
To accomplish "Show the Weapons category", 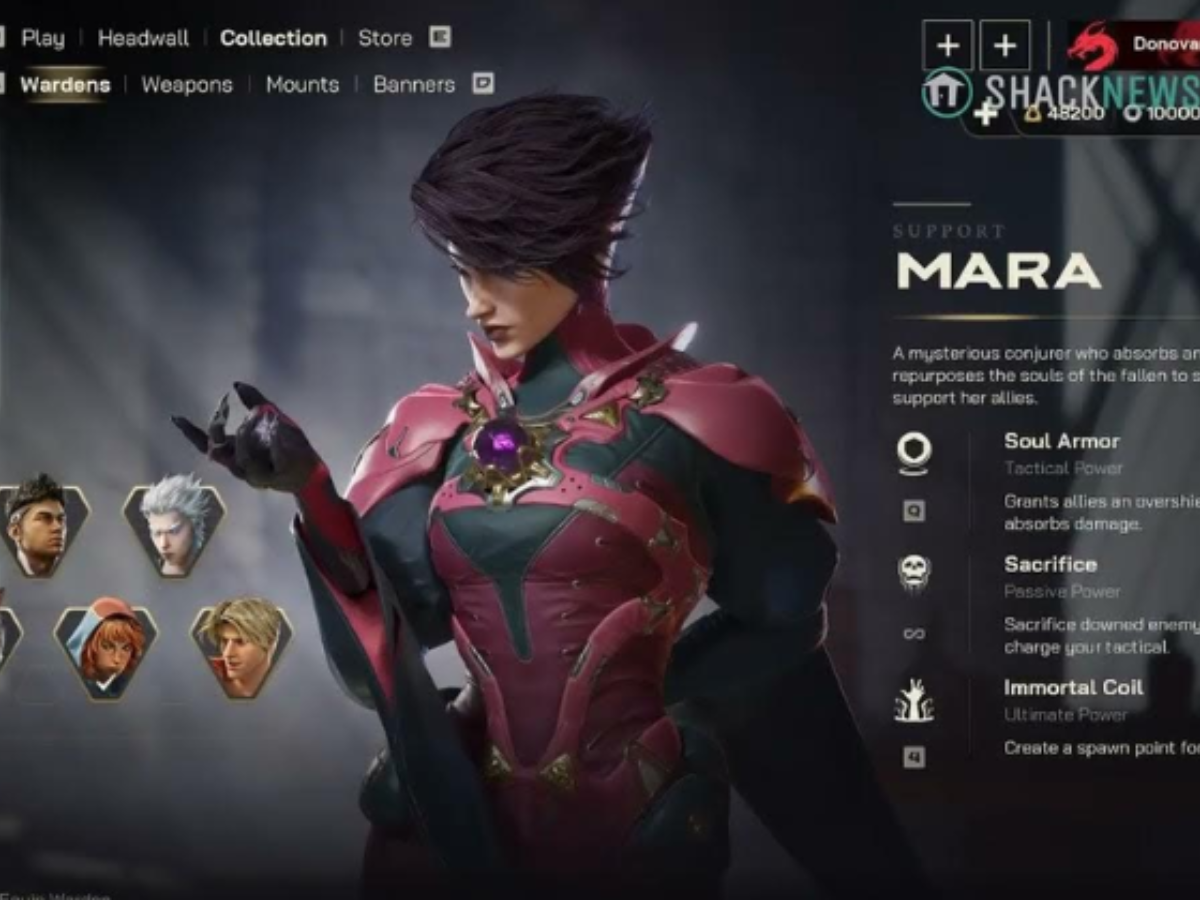I will (x=187, y=85).
